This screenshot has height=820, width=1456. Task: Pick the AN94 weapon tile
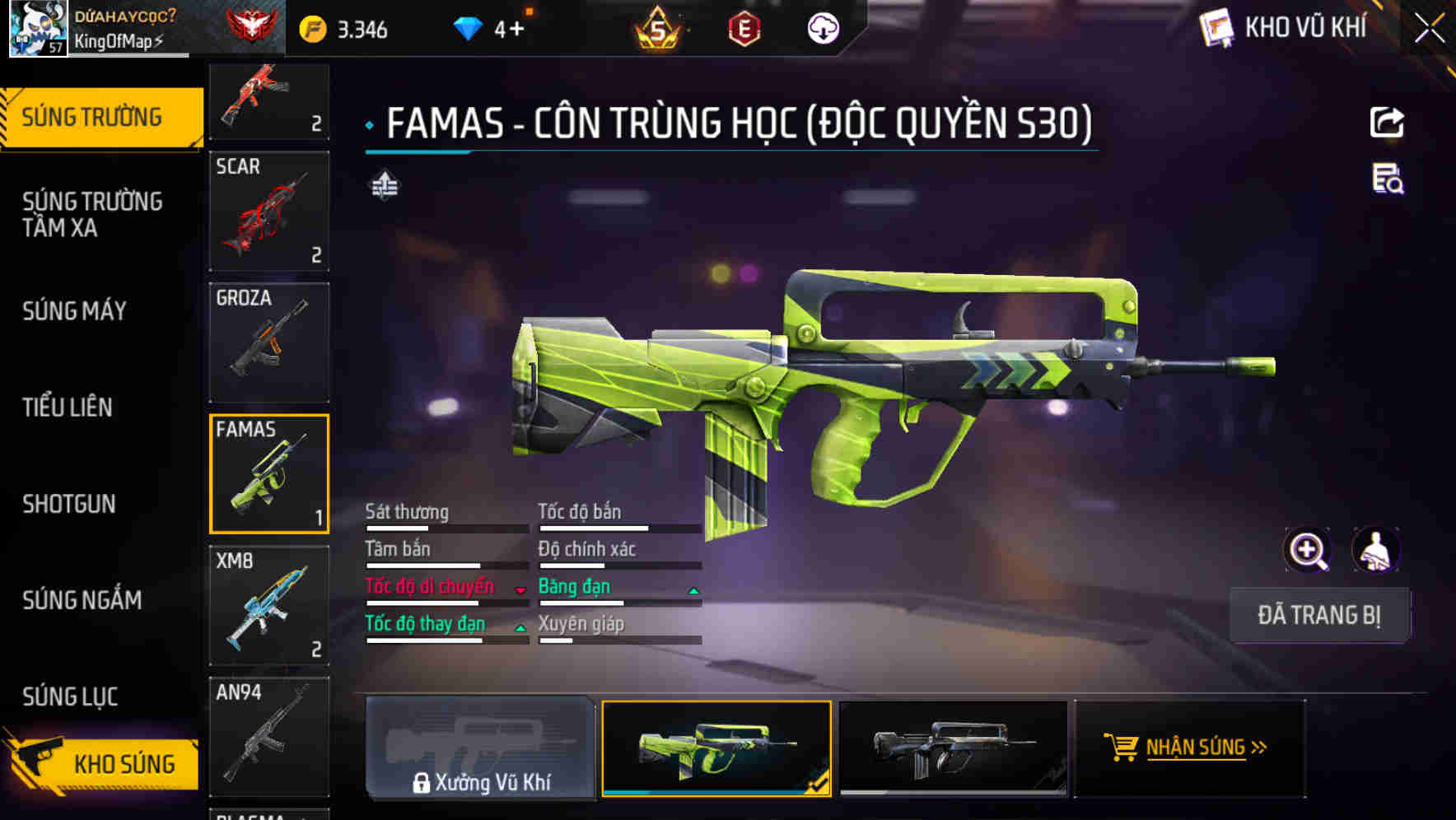[x=269, y=736]
